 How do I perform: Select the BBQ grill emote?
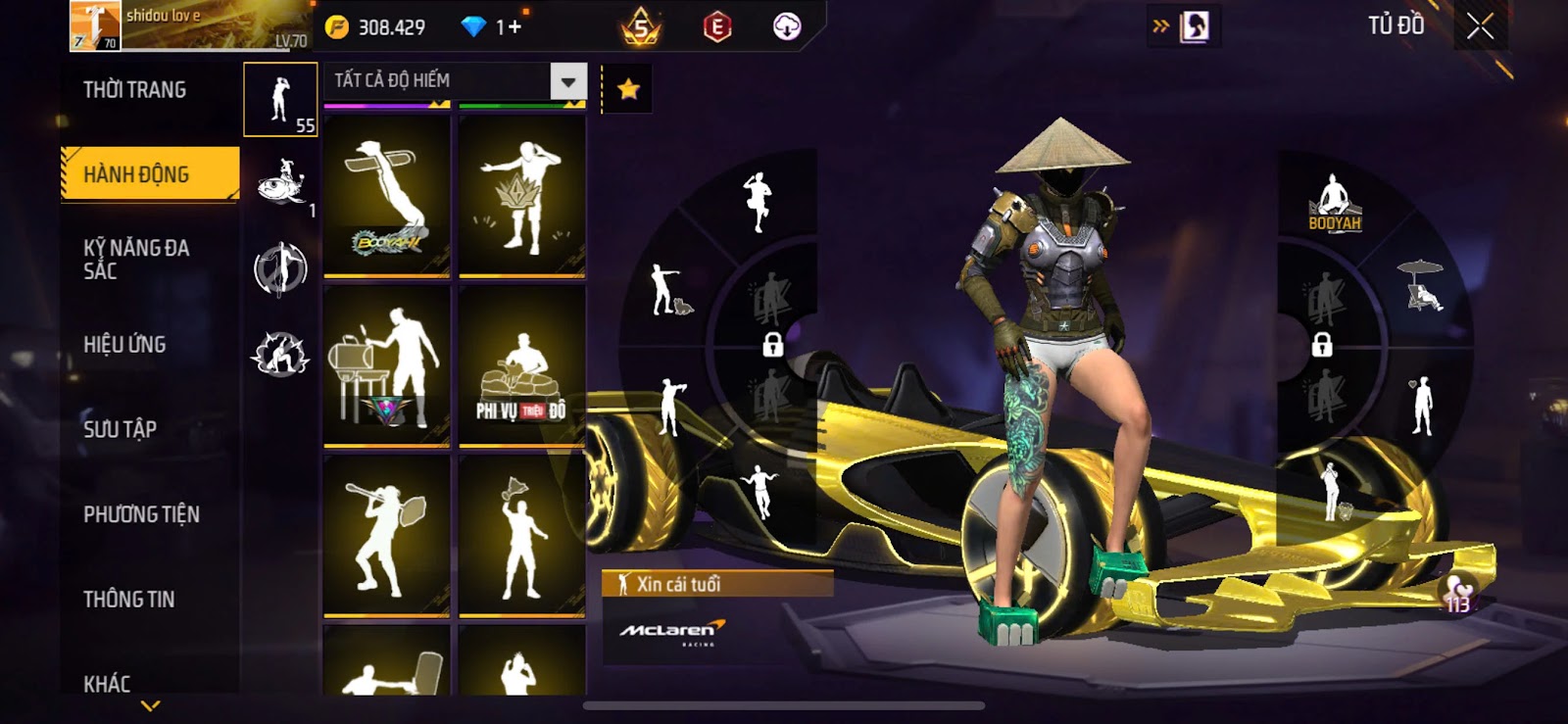point(387,367)
